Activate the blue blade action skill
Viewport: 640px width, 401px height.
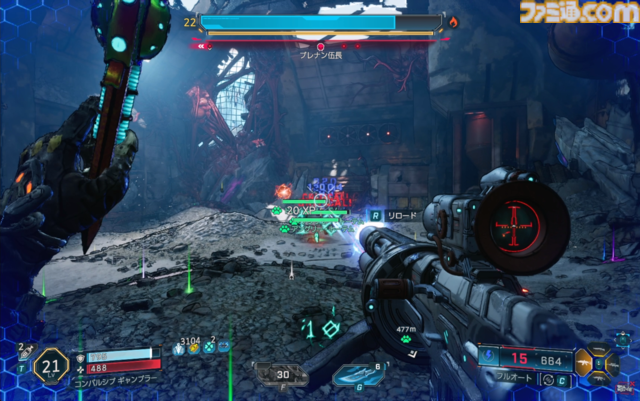click(x=356, y=374)
